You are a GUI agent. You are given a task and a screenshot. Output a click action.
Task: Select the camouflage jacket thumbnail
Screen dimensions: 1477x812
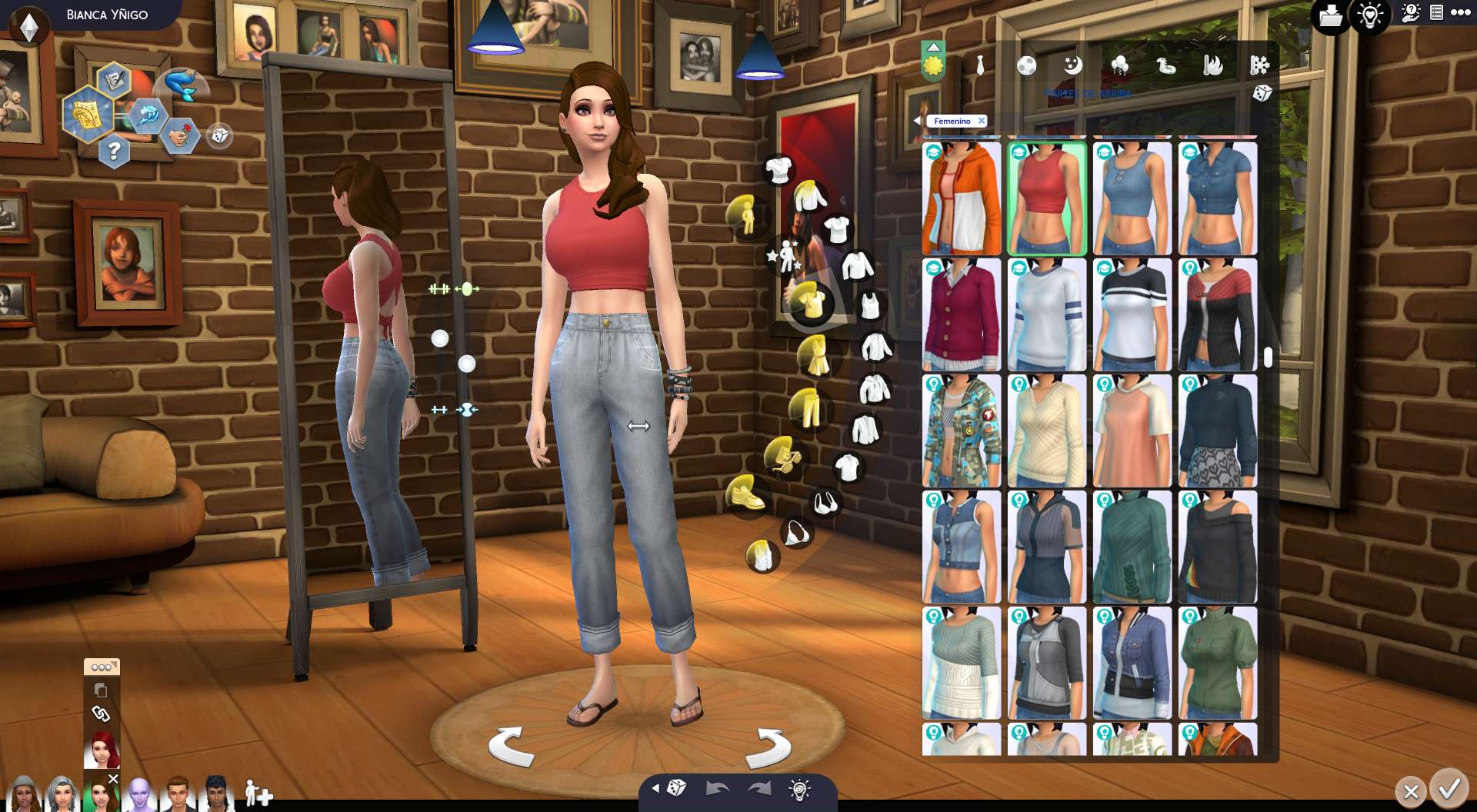pyautogui.click(x=962, y=431)
